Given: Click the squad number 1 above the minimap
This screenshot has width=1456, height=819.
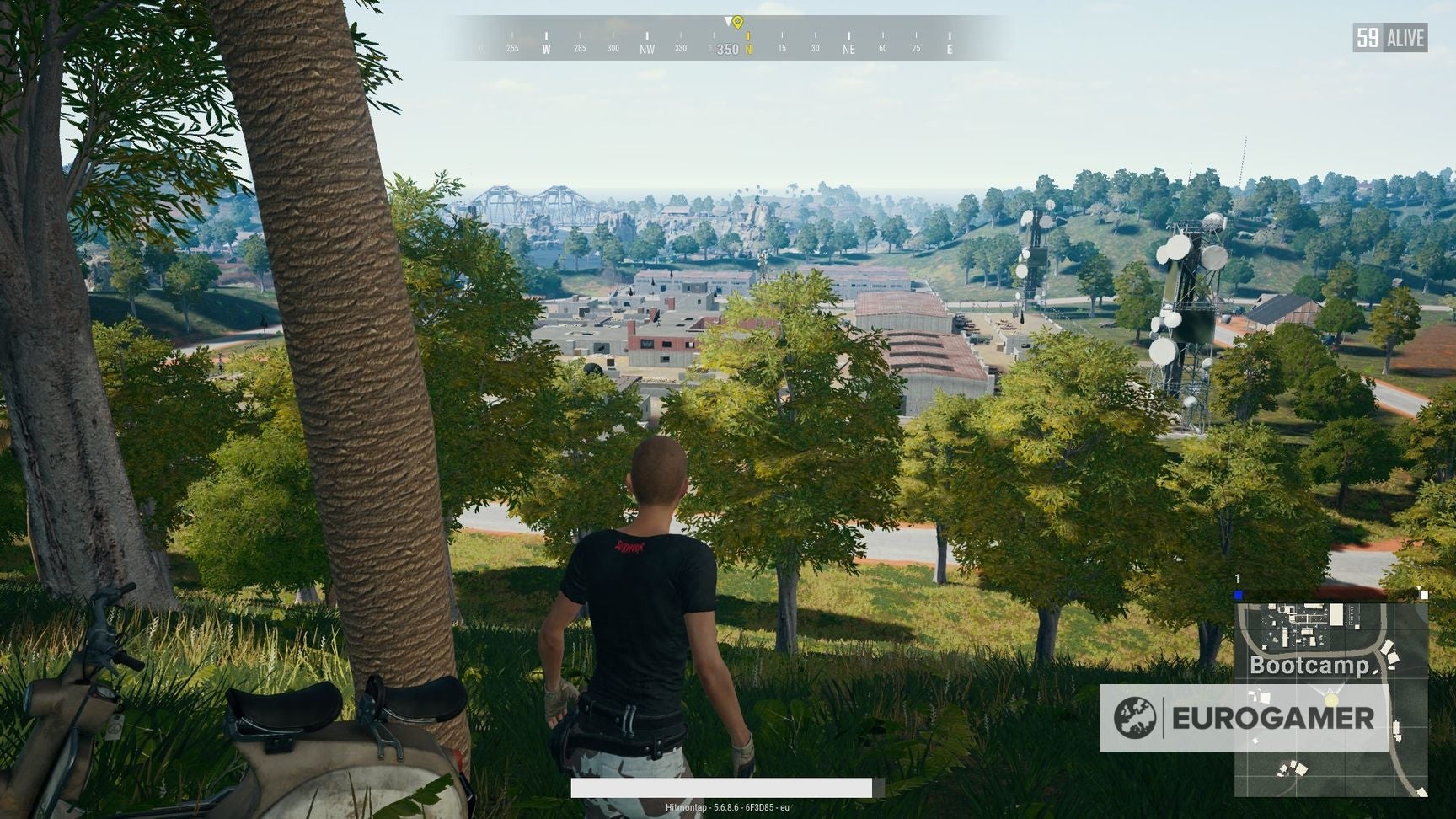Looking at the screenshot, I should tap(1236, 577).
